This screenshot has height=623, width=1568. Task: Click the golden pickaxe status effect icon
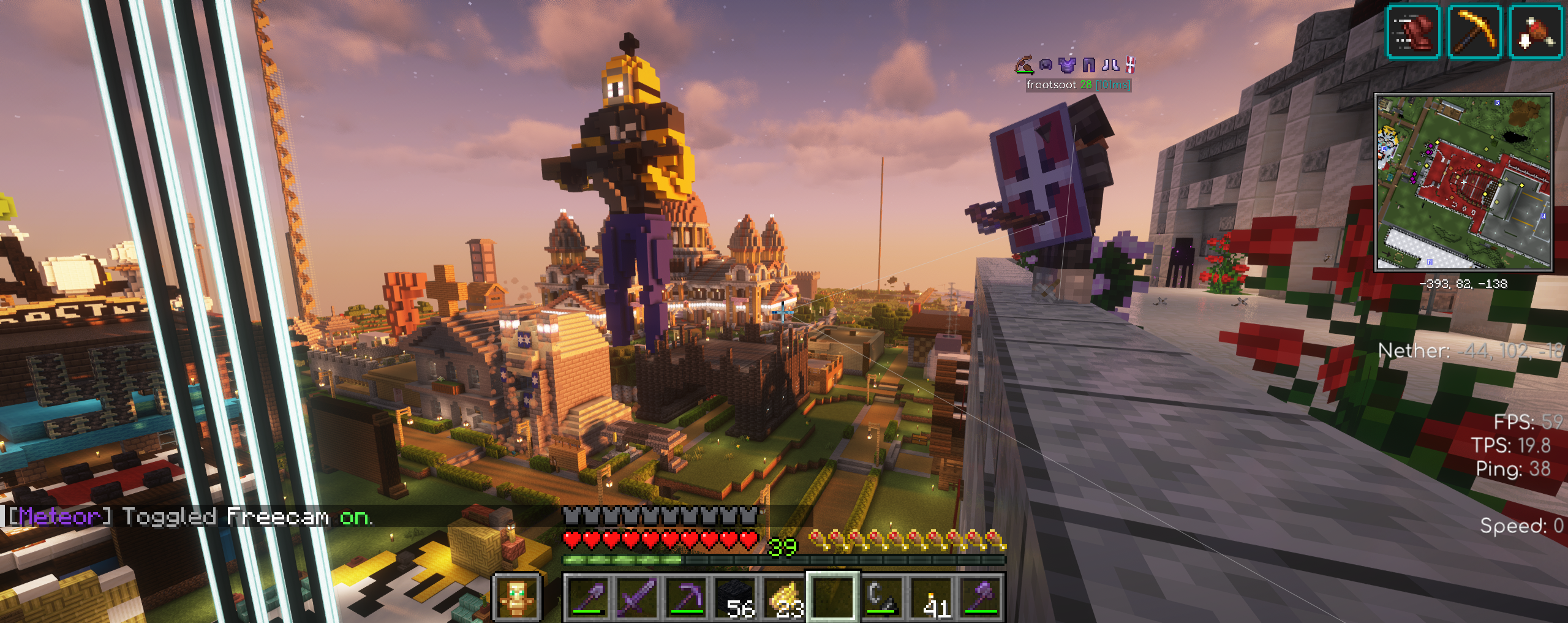(x=1474, y=32)
